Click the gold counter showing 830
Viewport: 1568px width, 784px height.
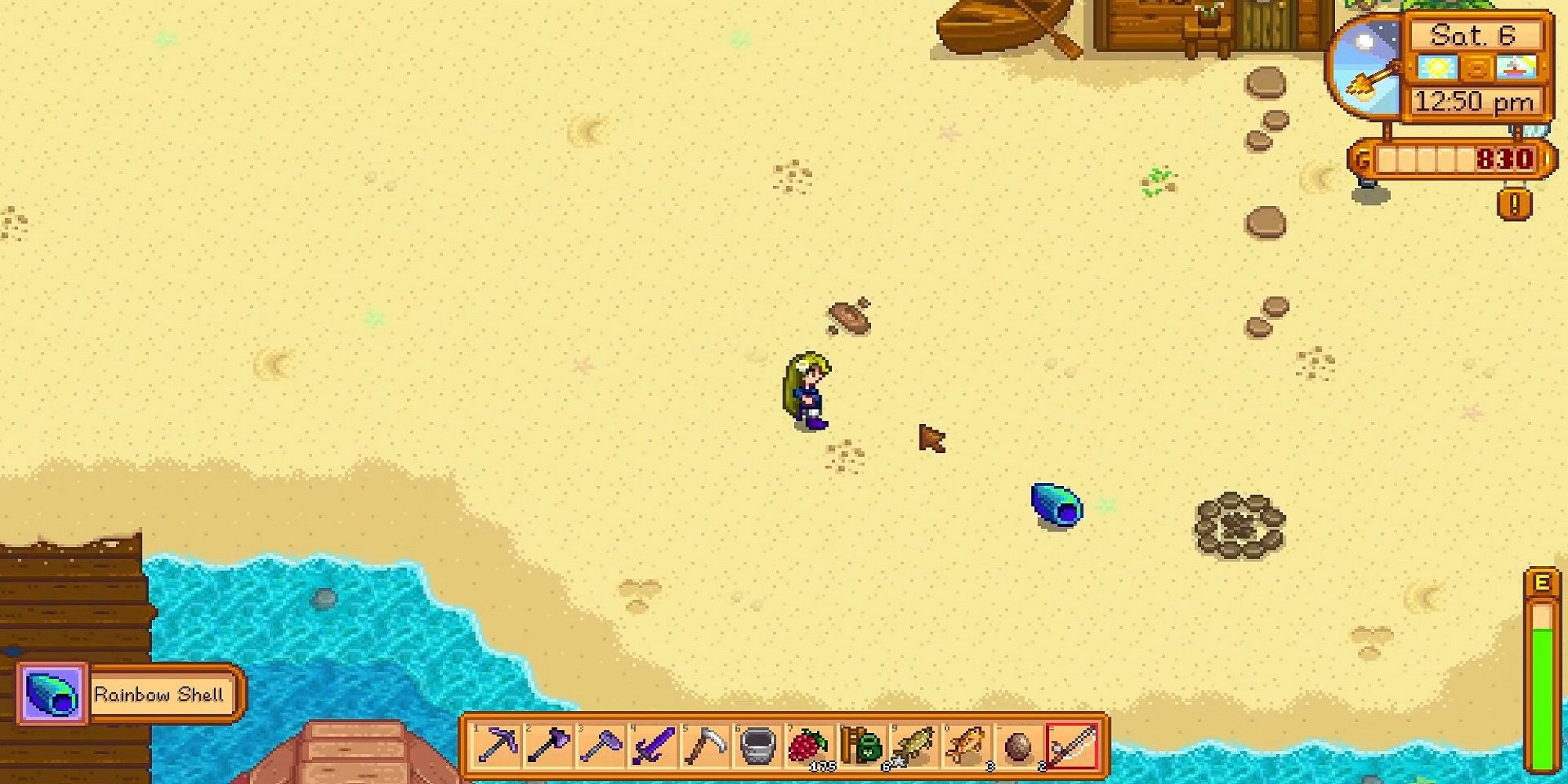(x=1505, y=159)
